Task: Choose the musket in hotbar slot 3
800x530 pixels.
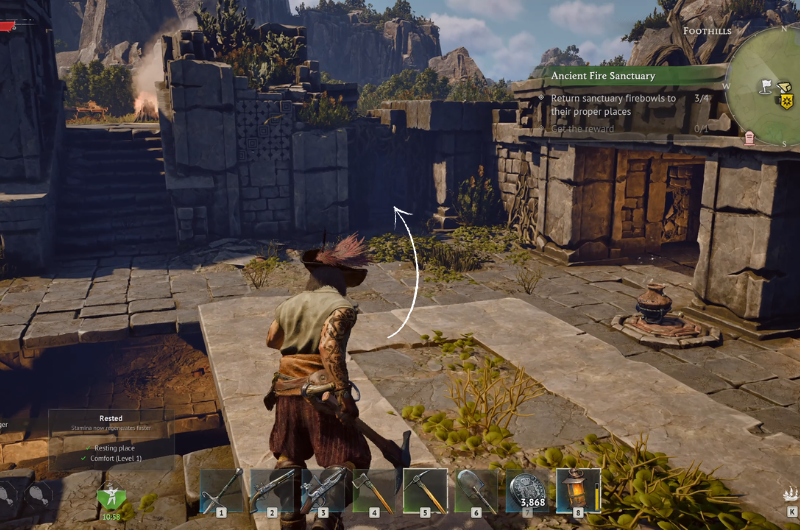Action: (324, 491)
